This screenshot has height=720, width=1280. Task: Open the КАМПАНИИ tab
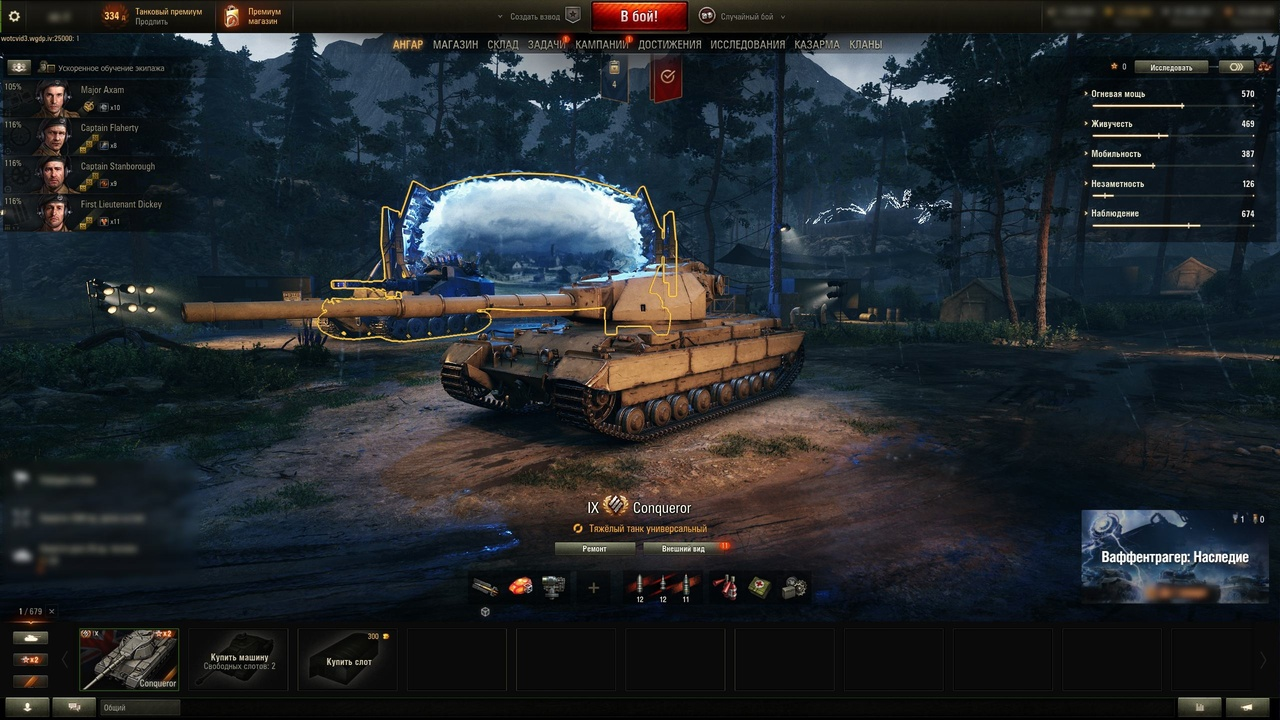click(602, 45)
